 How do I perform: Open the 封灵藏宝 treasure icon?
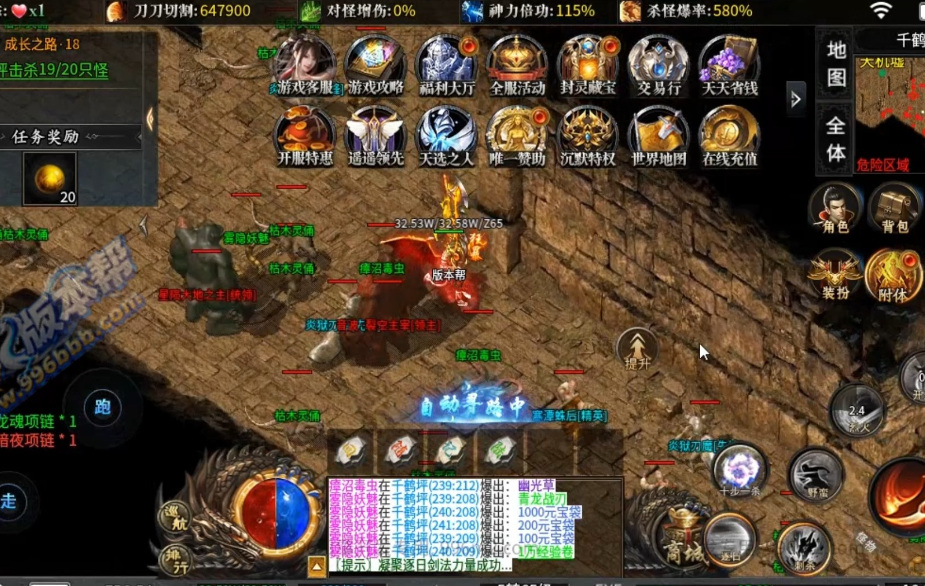coord(588,65)
